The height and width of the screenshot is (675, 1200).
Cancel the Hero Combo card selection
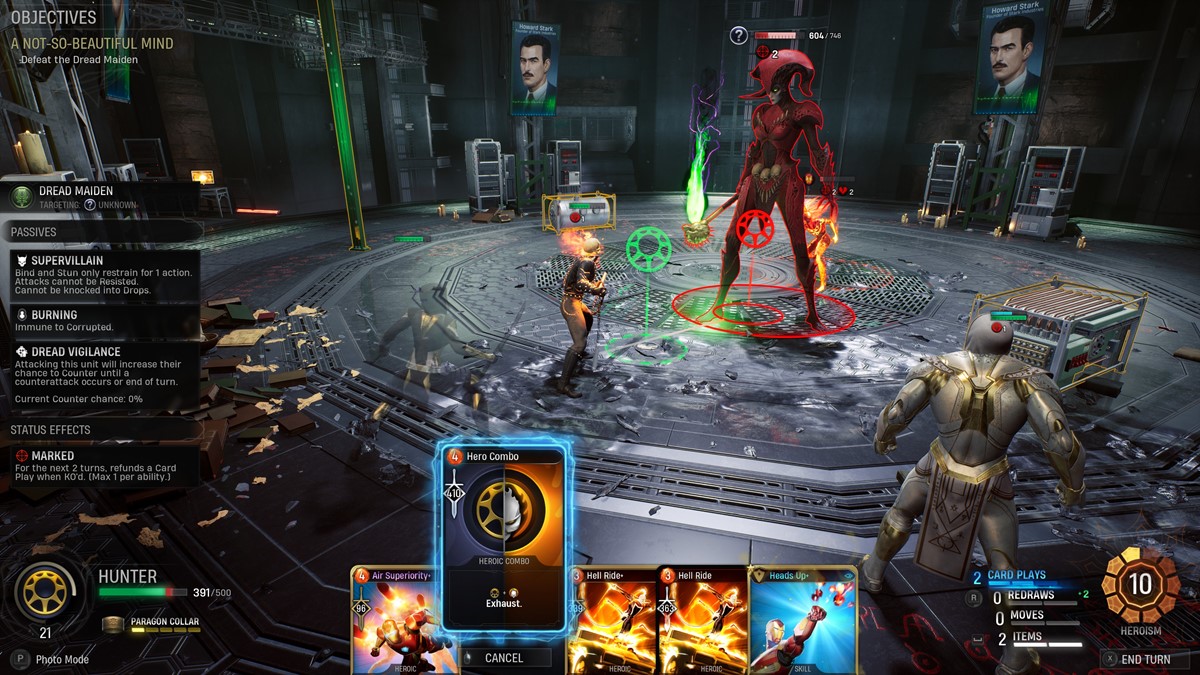504,657
